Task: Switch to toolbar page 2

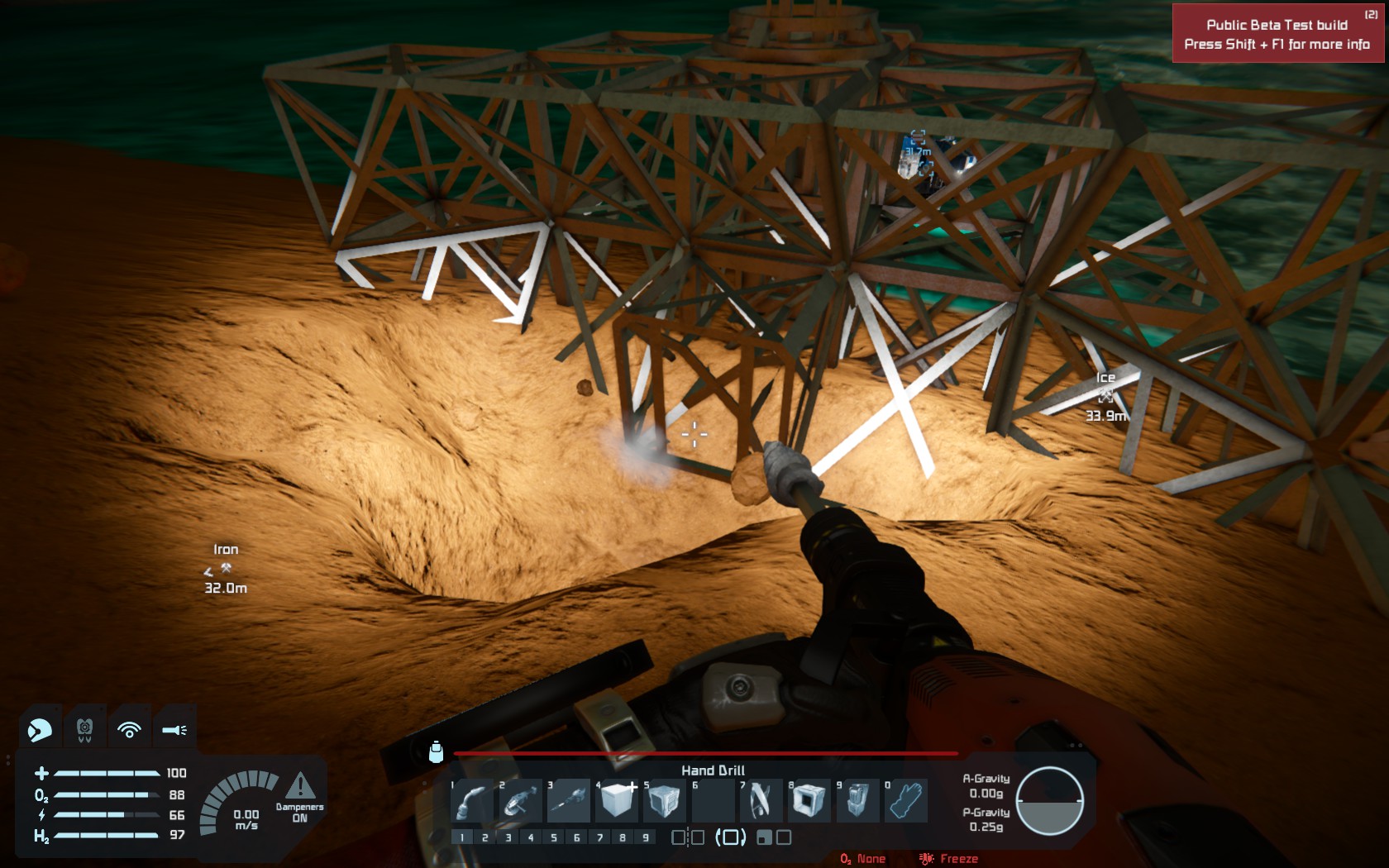Action: pyautogui.click(x=484, y=837)
